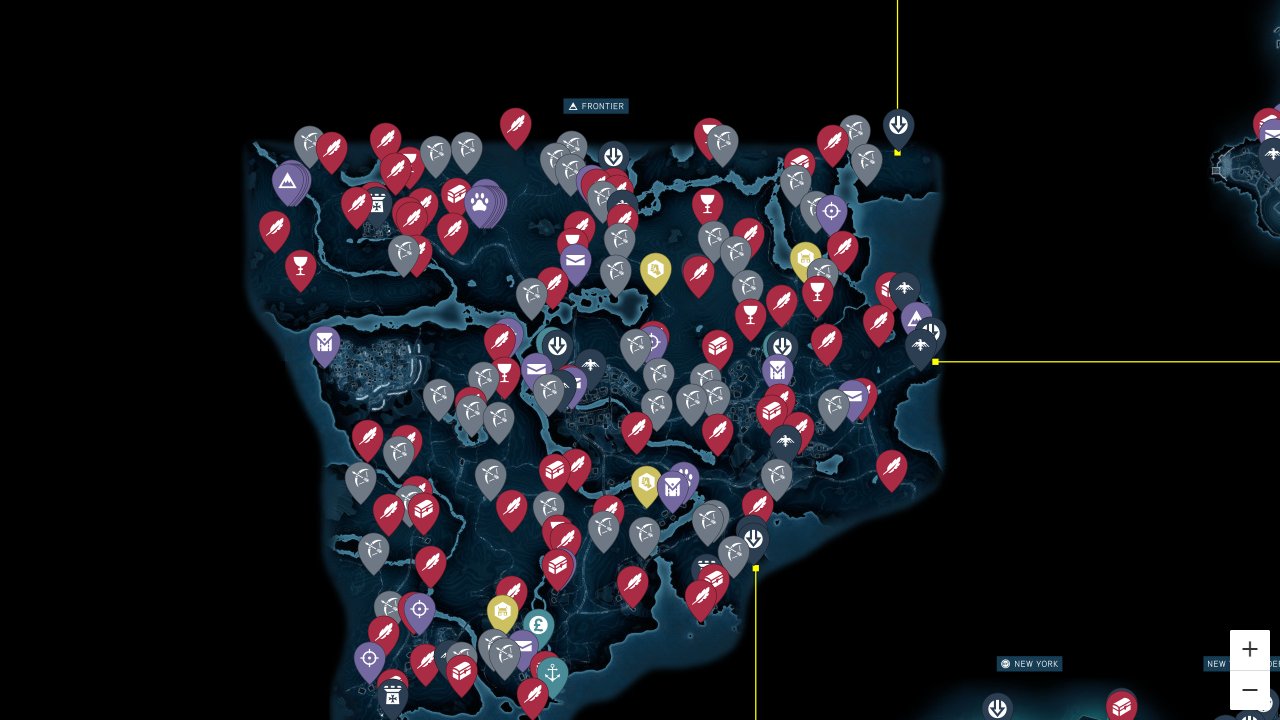The image size is (1280, 720).
Task: Select the purple envelope courier marker
Action: pyautogui.click(x=575, y=260)
